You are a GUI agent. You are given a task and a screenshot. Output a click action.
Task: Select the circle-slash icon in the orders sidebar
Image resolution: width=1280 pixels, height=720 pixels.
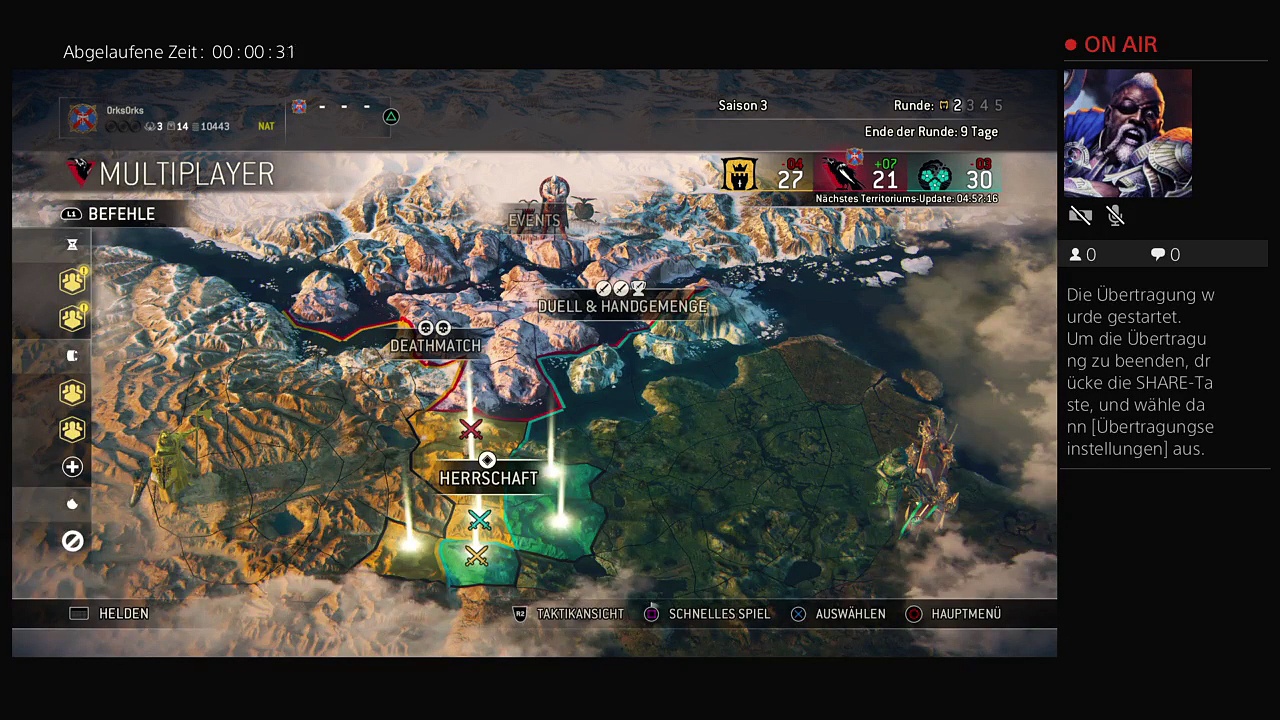(x=72, y=541)
